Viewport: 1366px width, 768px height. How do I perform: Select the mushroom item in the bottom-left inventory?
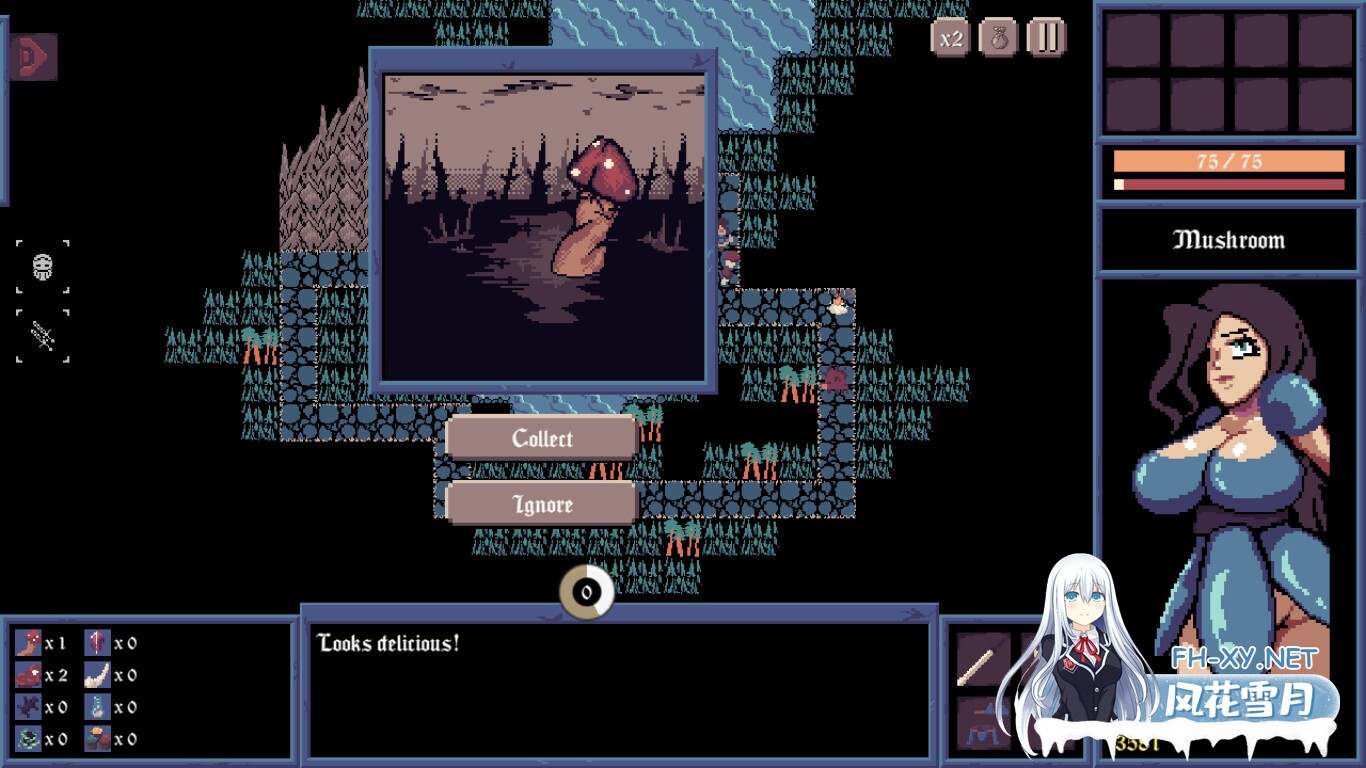[28, 643]
